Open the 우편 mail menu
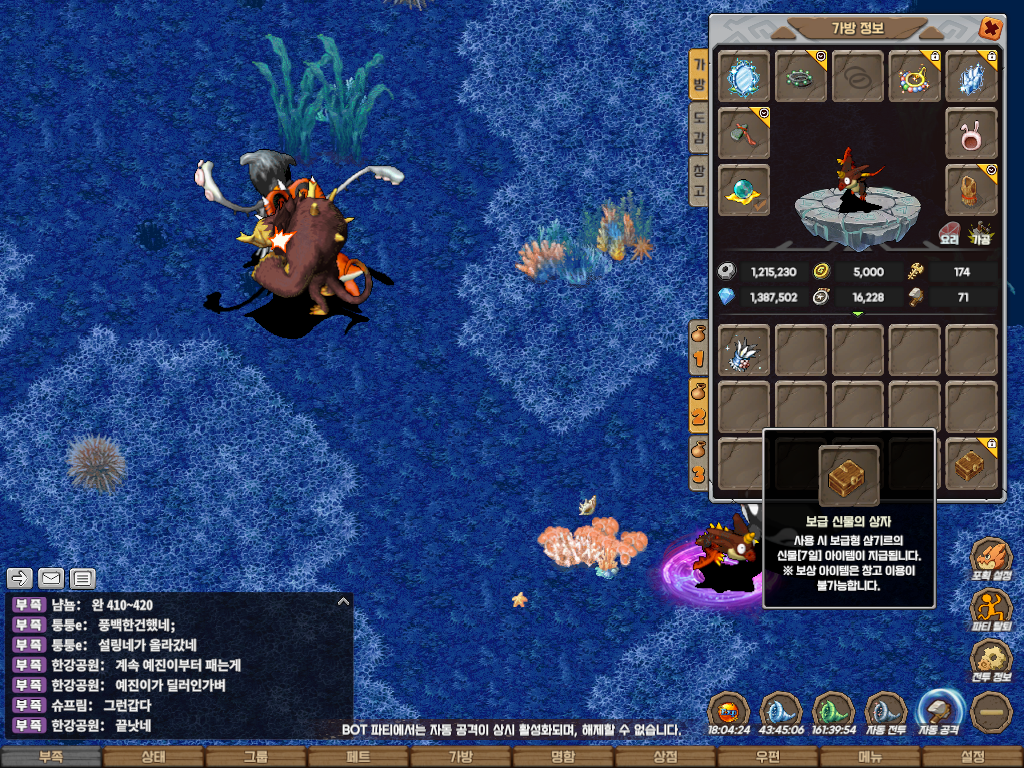1024x768 pixels. [767, 757]
